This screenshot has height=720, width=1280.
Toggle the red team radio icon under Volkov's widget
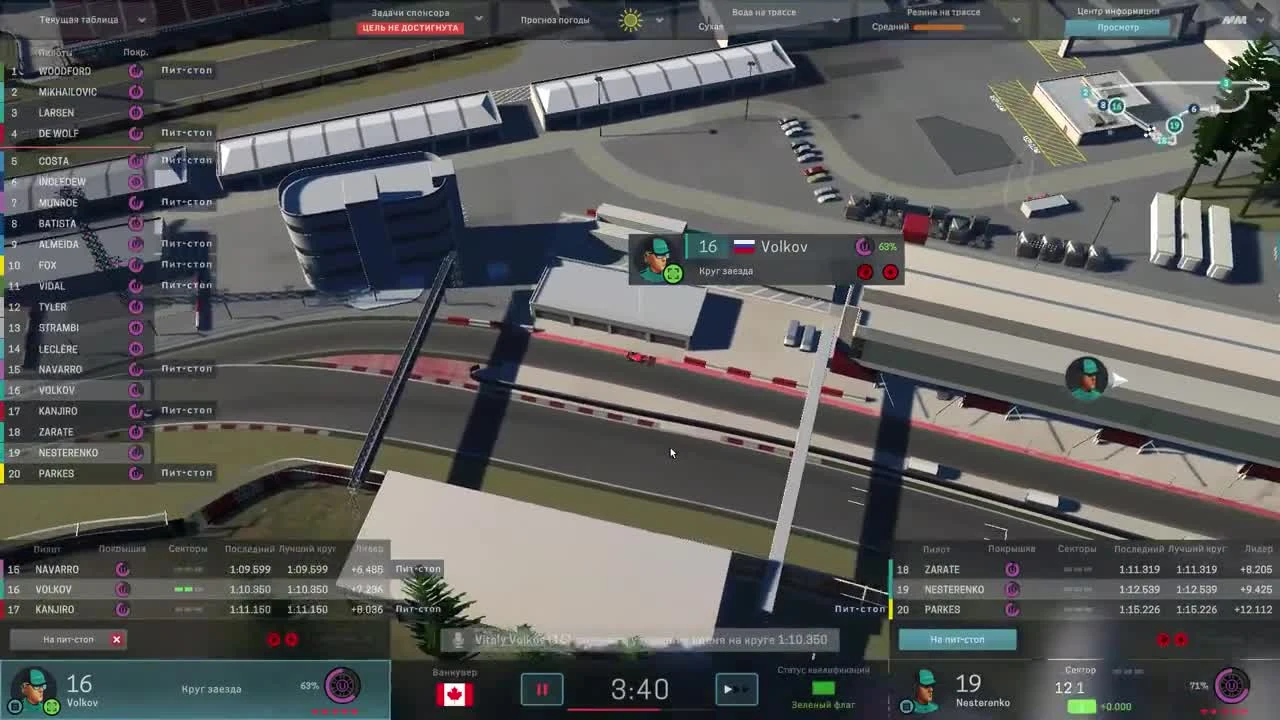tap(275, 640)
